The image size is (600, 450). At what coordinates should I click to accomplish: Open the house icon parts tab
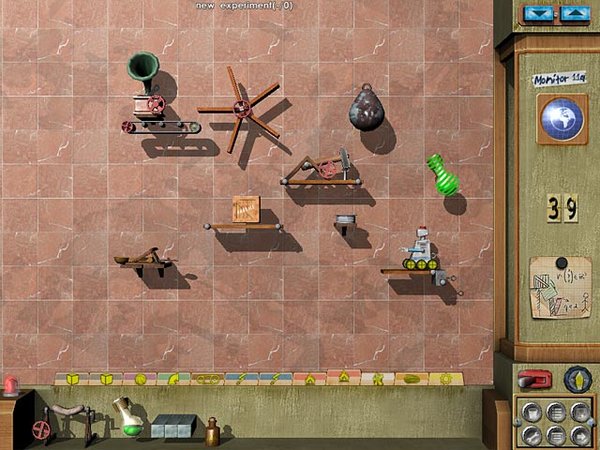(x=310, y=379)
